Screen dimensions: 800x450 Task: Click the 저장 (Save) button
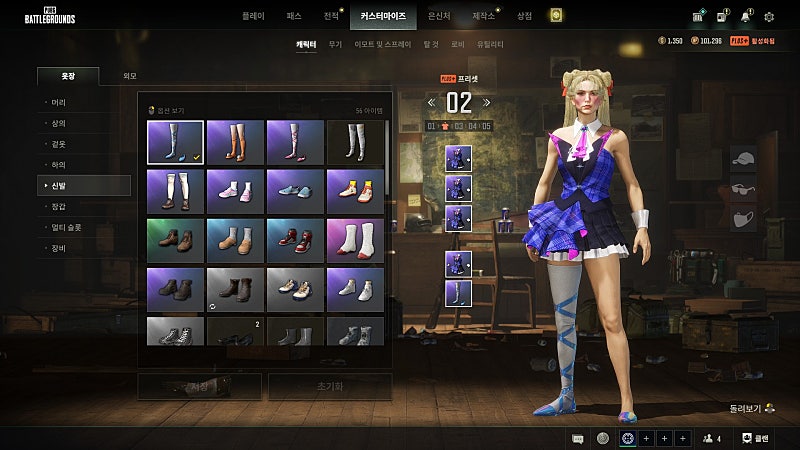coord(199,386)
